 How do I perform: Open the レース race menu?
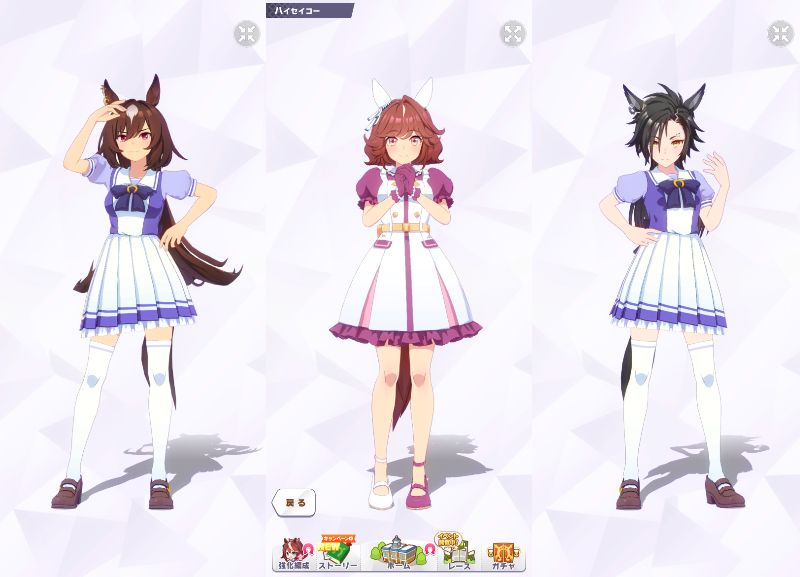455,553
